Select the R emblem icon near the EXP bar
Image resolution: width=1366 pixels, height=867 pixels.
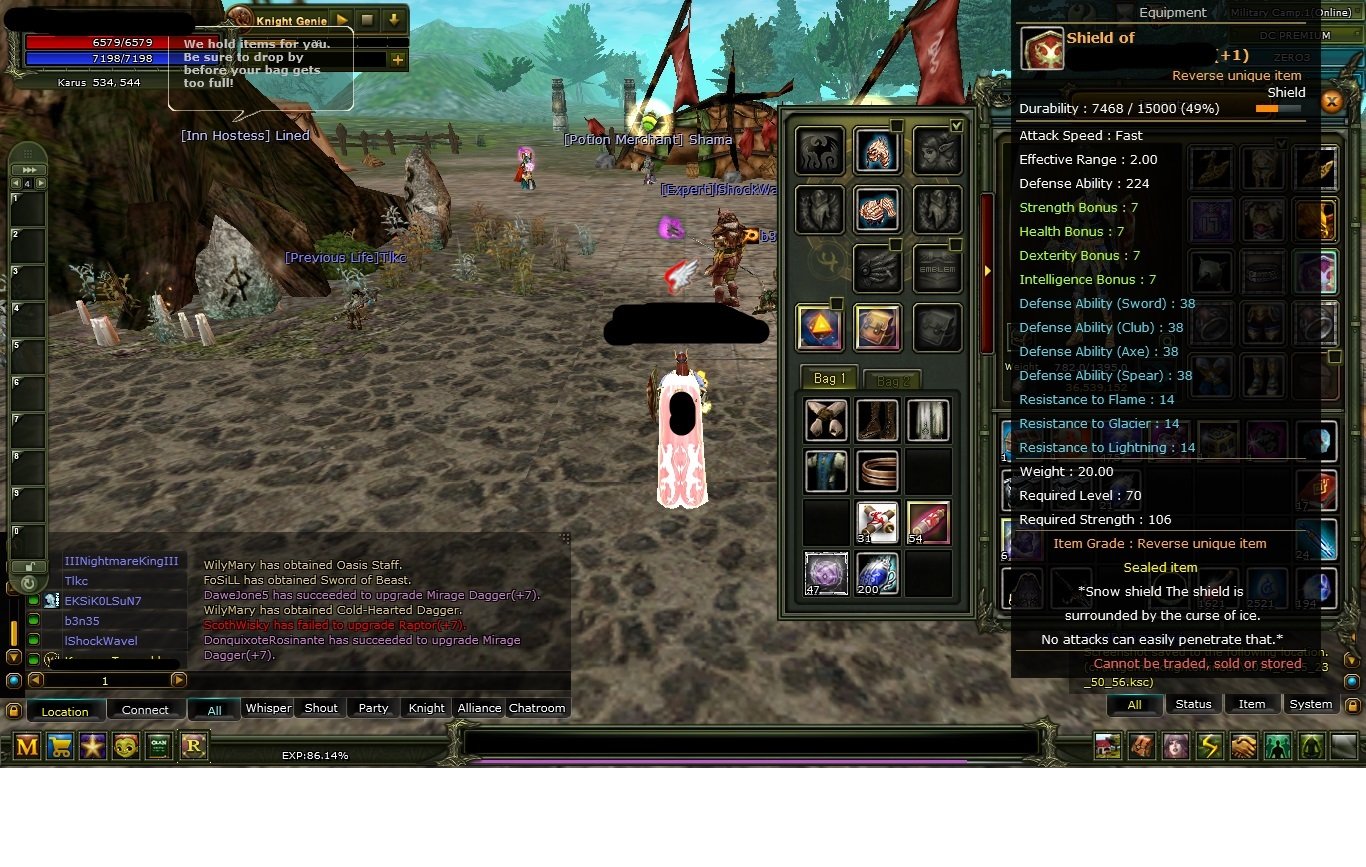coord(193,746)
